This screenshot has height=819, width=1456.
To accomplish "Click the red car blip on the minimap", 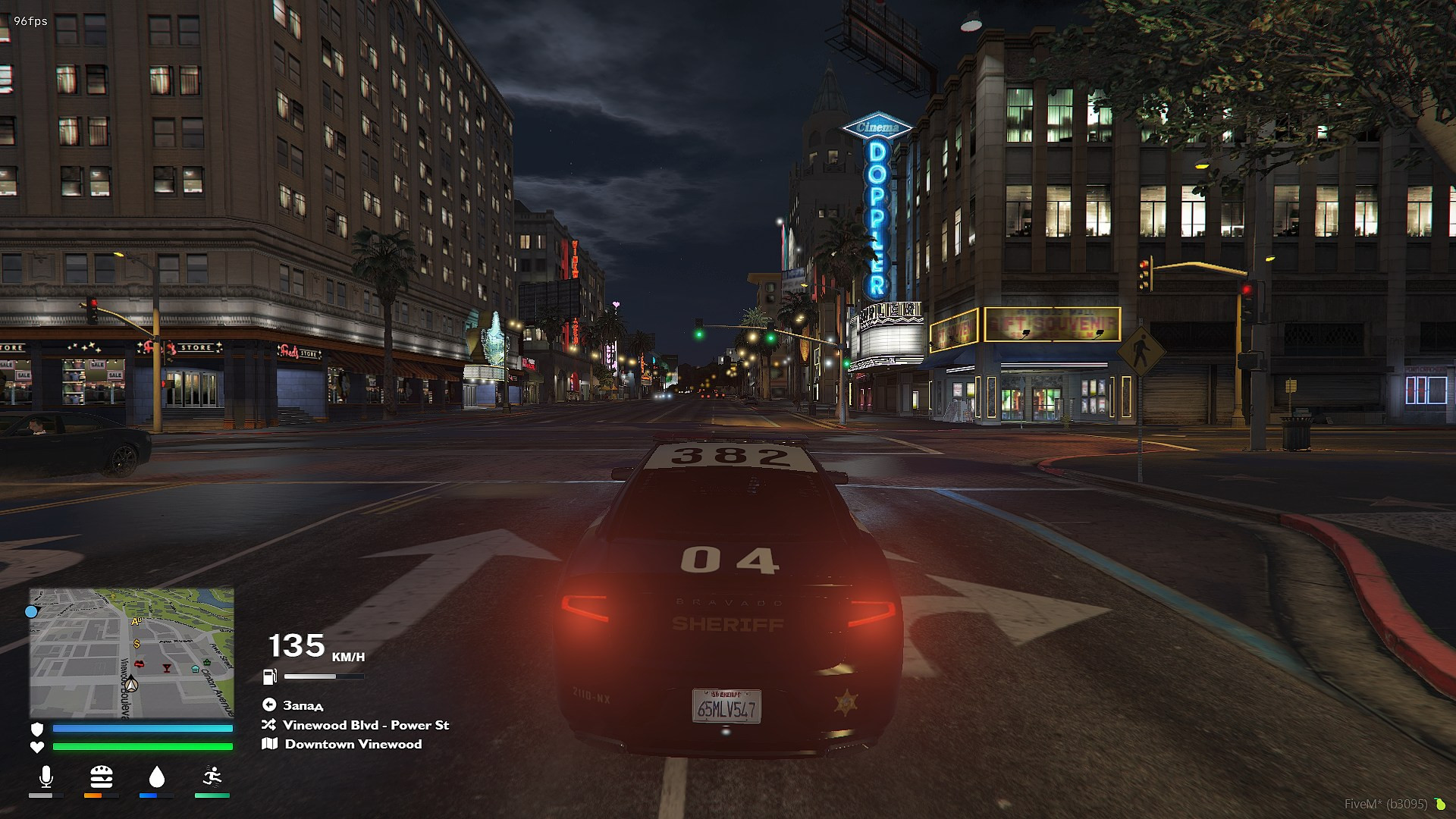I will coord(139,664).
